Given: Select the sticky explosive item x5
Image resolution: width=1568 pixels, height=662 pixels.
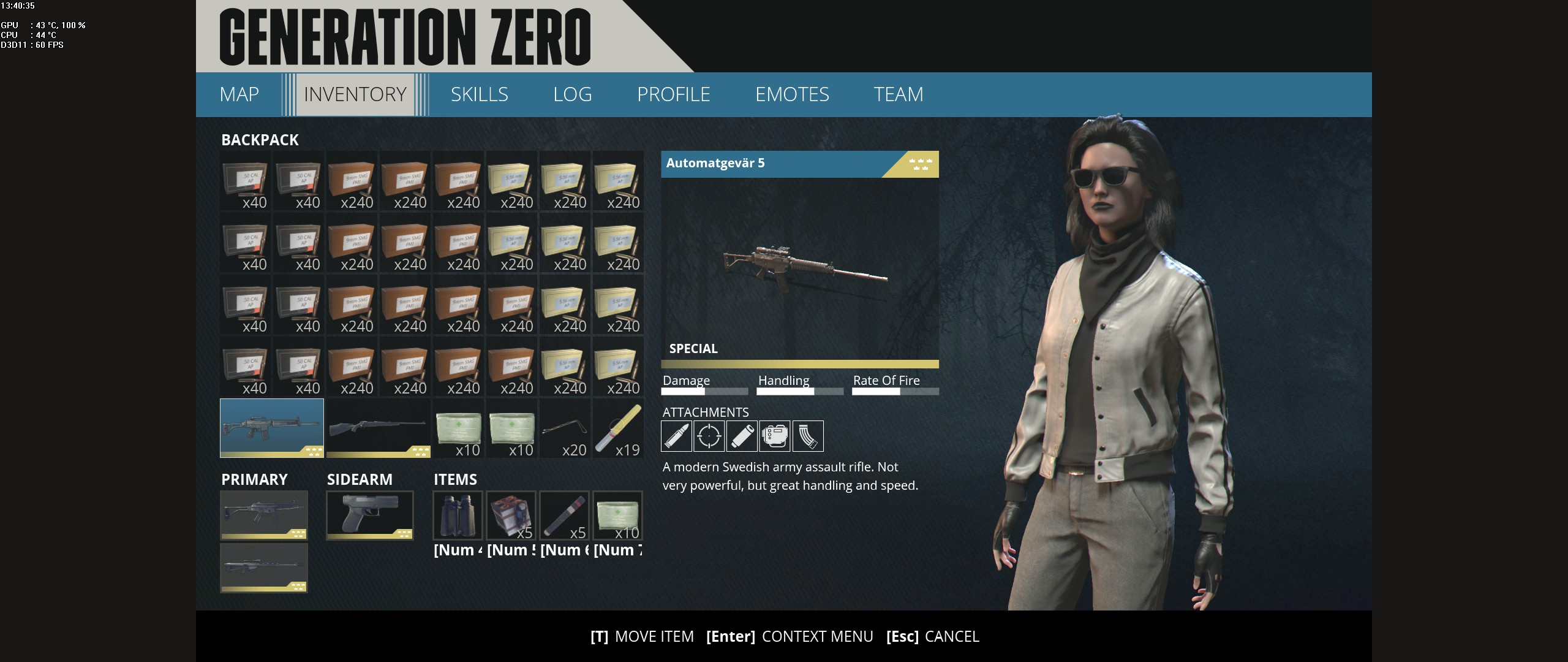Looking at the screenshot, I should [x=511, y=515].
